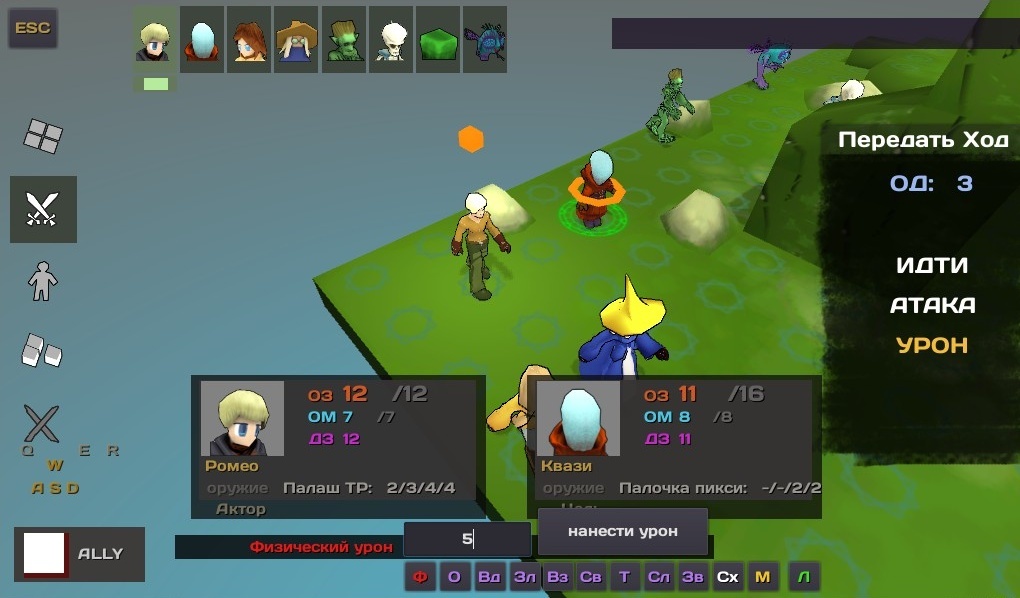This screenshot has height=598, width=1020.
Task: Choose the yellow М damage type
Action: click(x=762, y=576)
